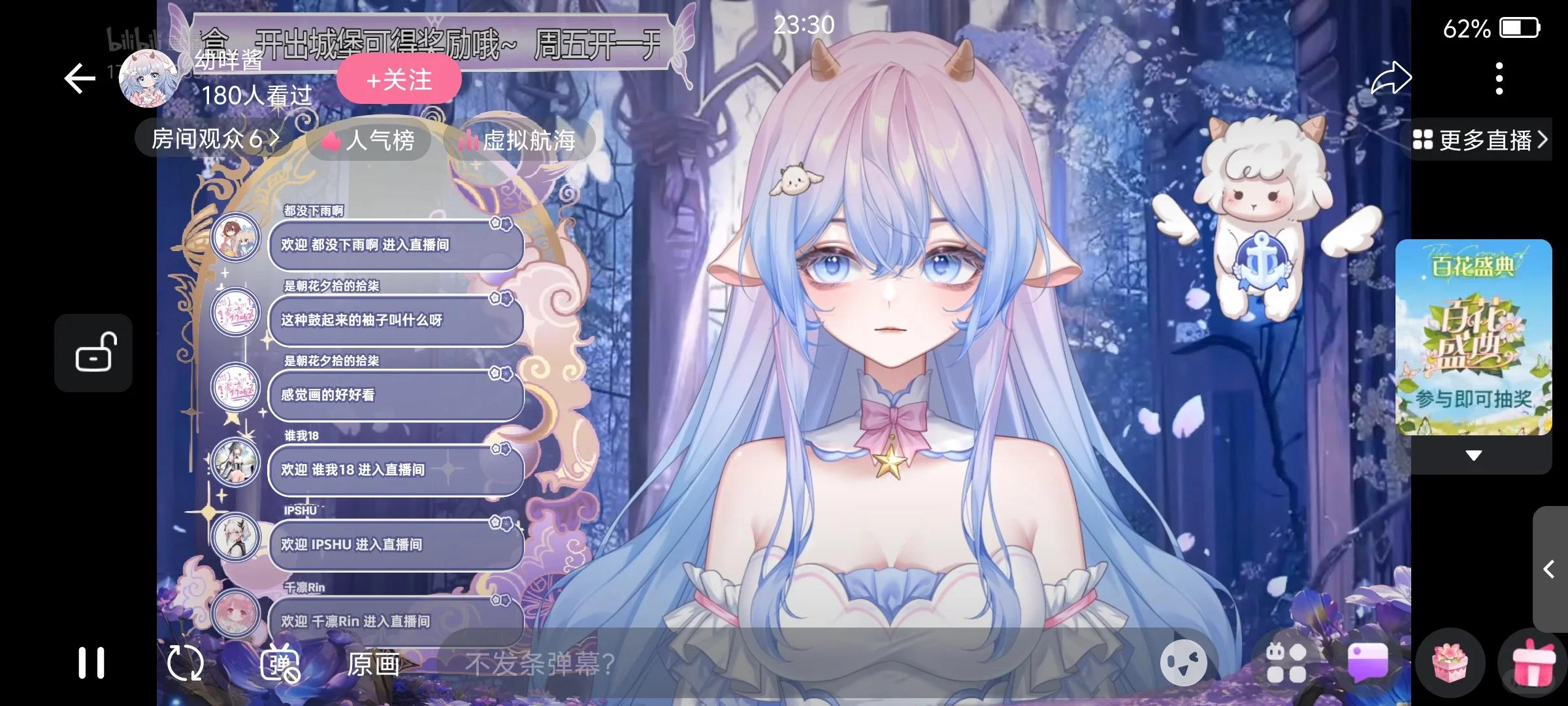The width and height of the screenshot is (1568, 706).
Task: Tap the danmaku input field 不发条弹幕
Action: (719, 662)
